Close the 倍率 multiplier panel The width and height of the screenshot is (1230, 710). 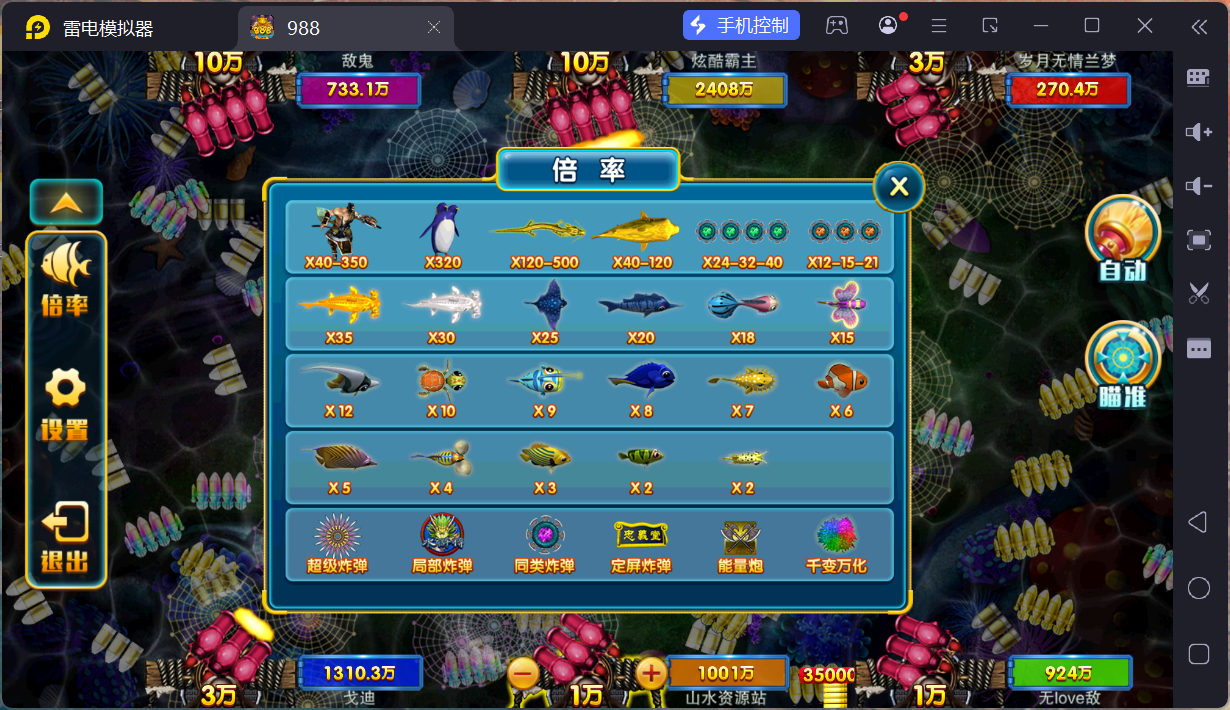click(898, 186)
